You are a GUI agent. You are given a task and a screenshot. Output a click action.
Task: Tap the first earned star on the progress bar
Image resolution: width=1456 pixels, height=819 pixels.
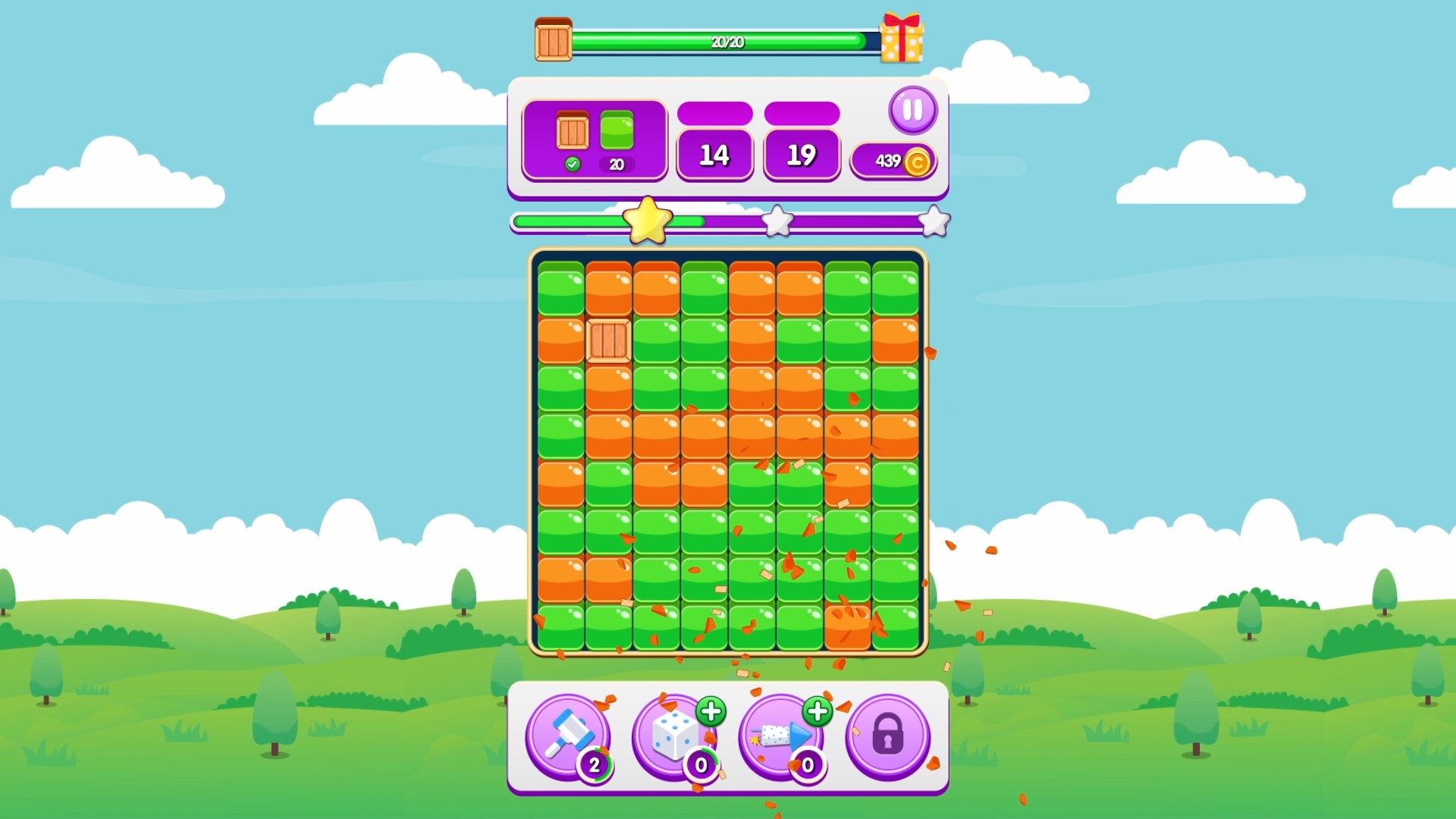point(648,221)
